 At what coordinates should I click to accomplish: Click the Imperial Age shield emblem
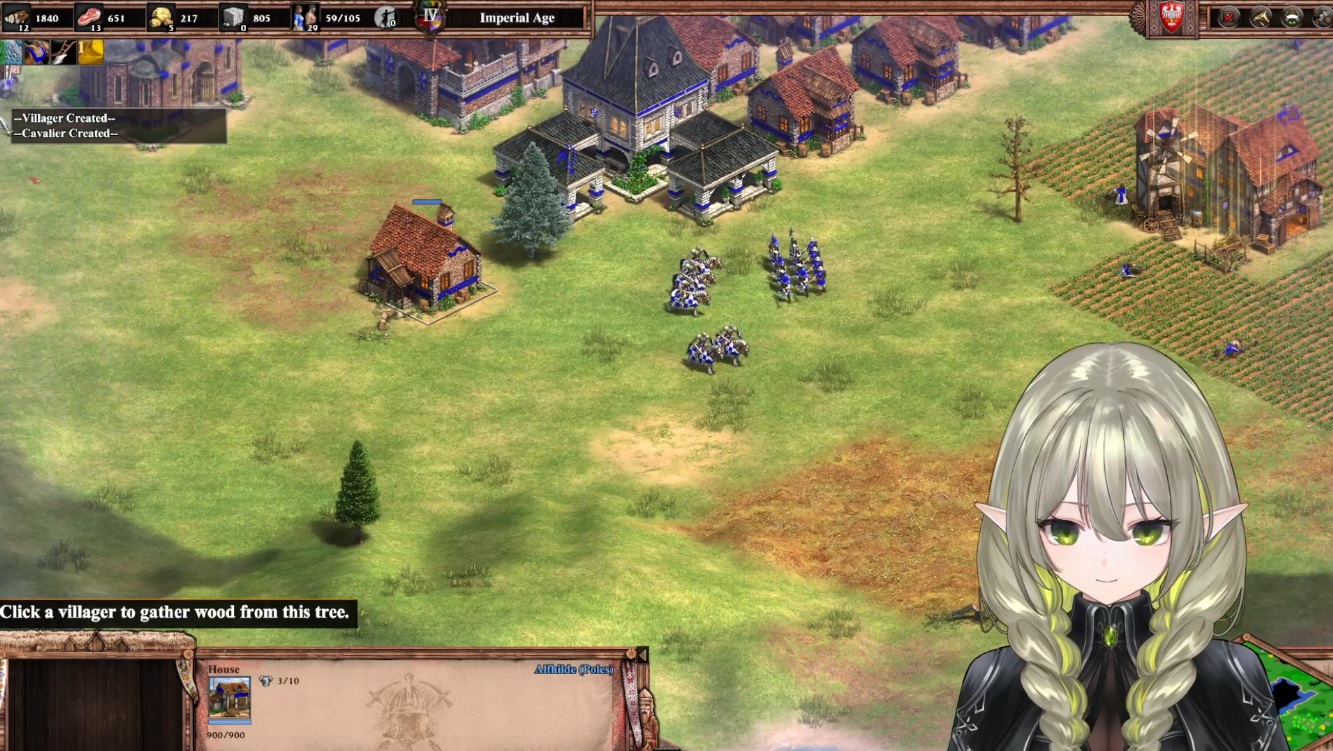click(x=430, y=17)
